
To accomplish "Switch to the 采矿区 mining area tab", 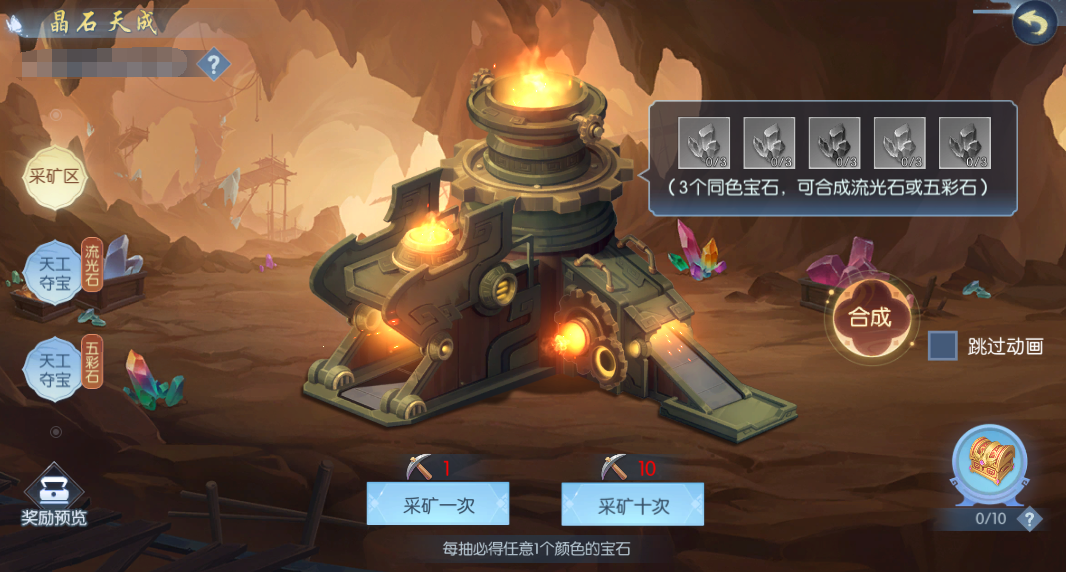I will coord(53,178).
